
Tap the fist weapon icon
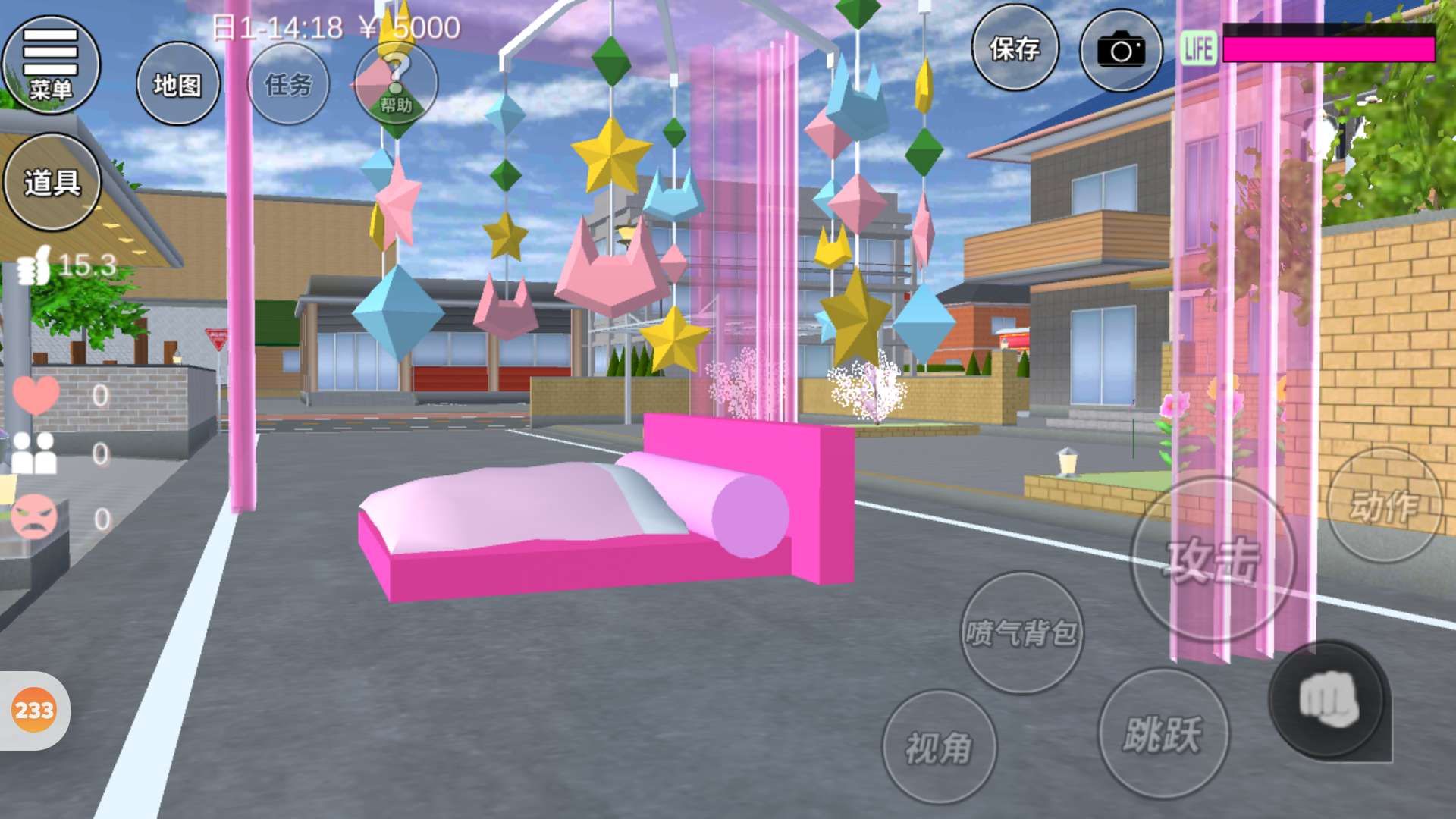pyautogui.click(x=1329, y=699)
